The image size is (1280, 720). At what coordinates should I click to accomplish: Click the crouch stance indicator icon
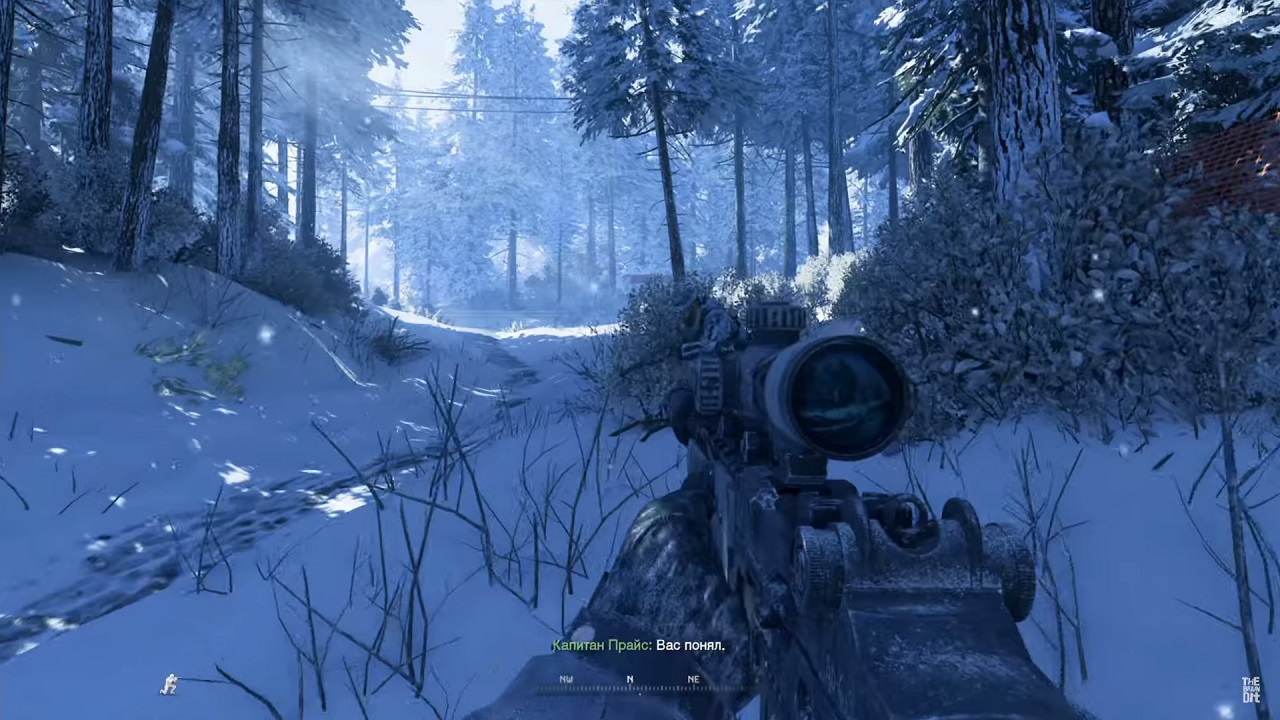pos(168,686)
